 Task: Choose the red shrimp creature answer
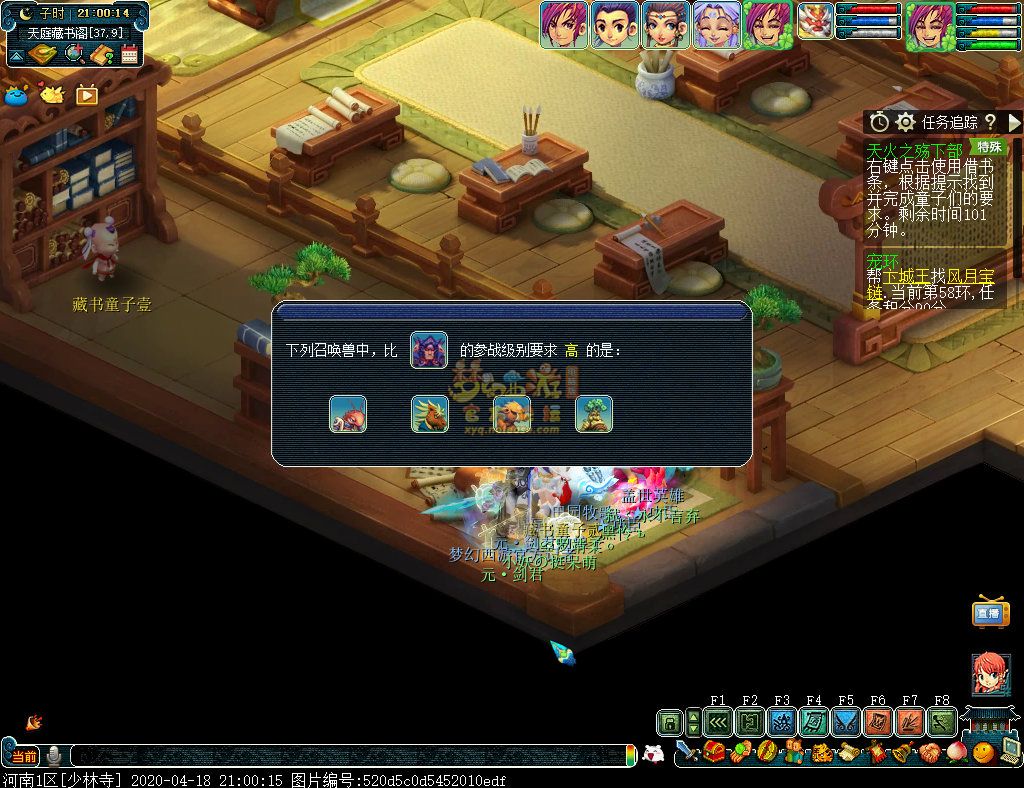348,414
